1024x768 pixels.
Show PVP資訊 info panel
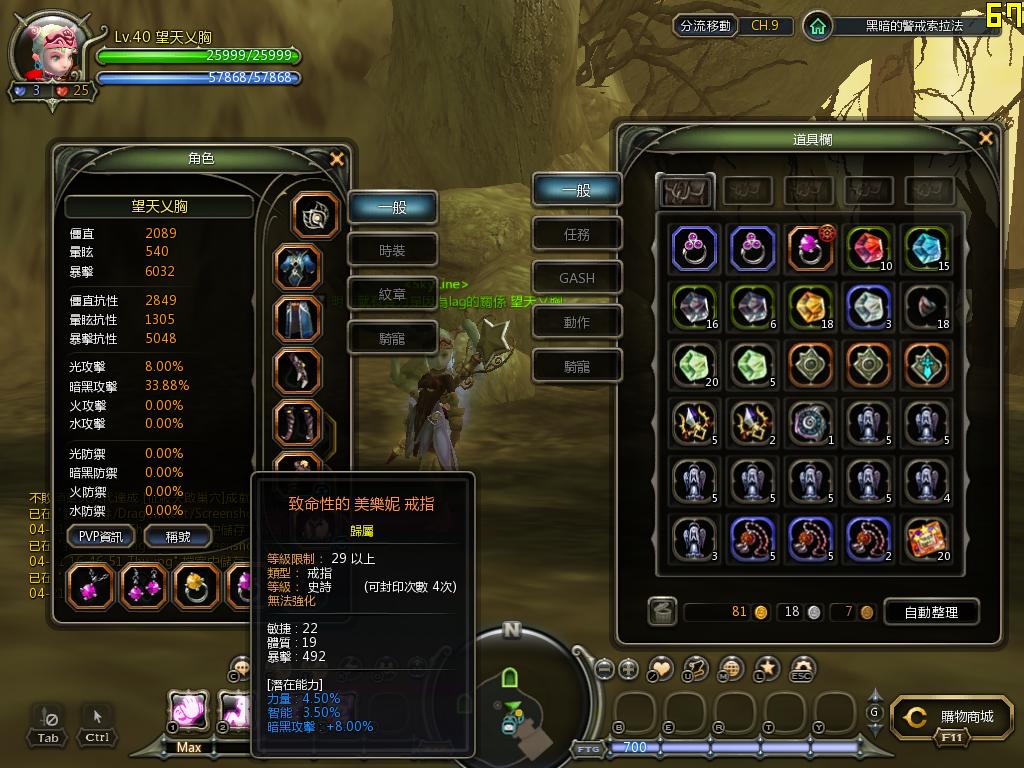coord(101,536)
